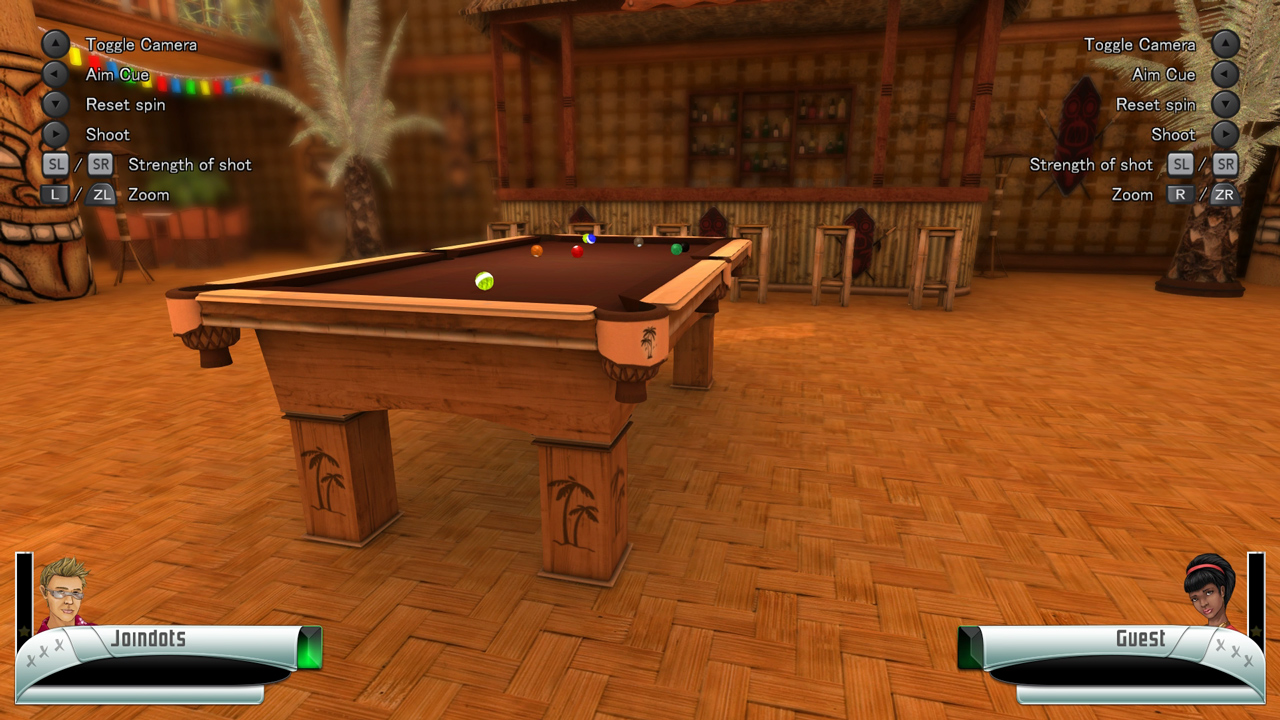Click the Shoot arrow button icon
Viewport: 1280px width, 720px height.
pyautogui.click(x=55, y=134)
